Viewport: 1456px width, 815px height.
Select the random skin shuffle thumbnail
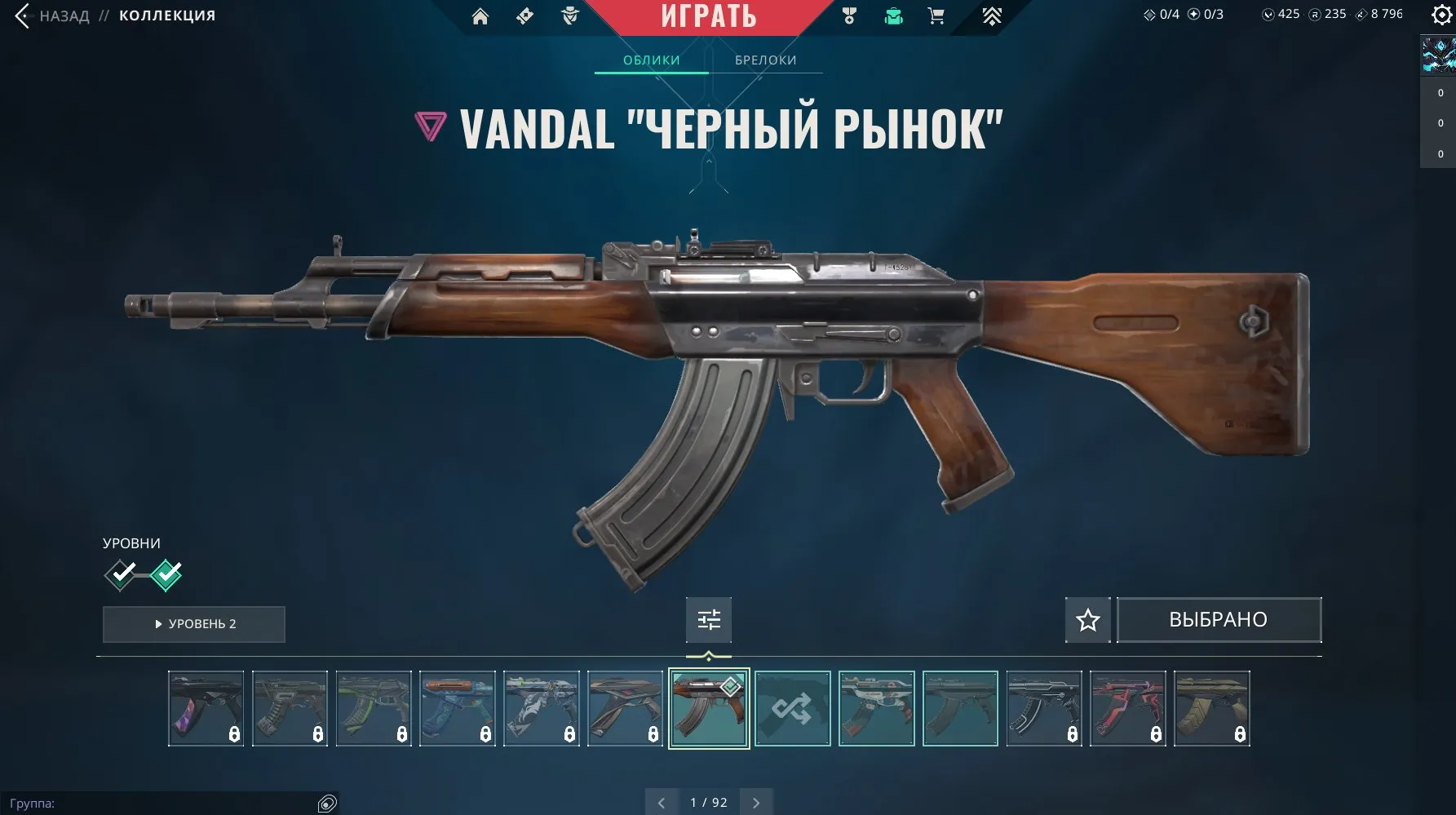pyautogui.click(x=793, y=708)
